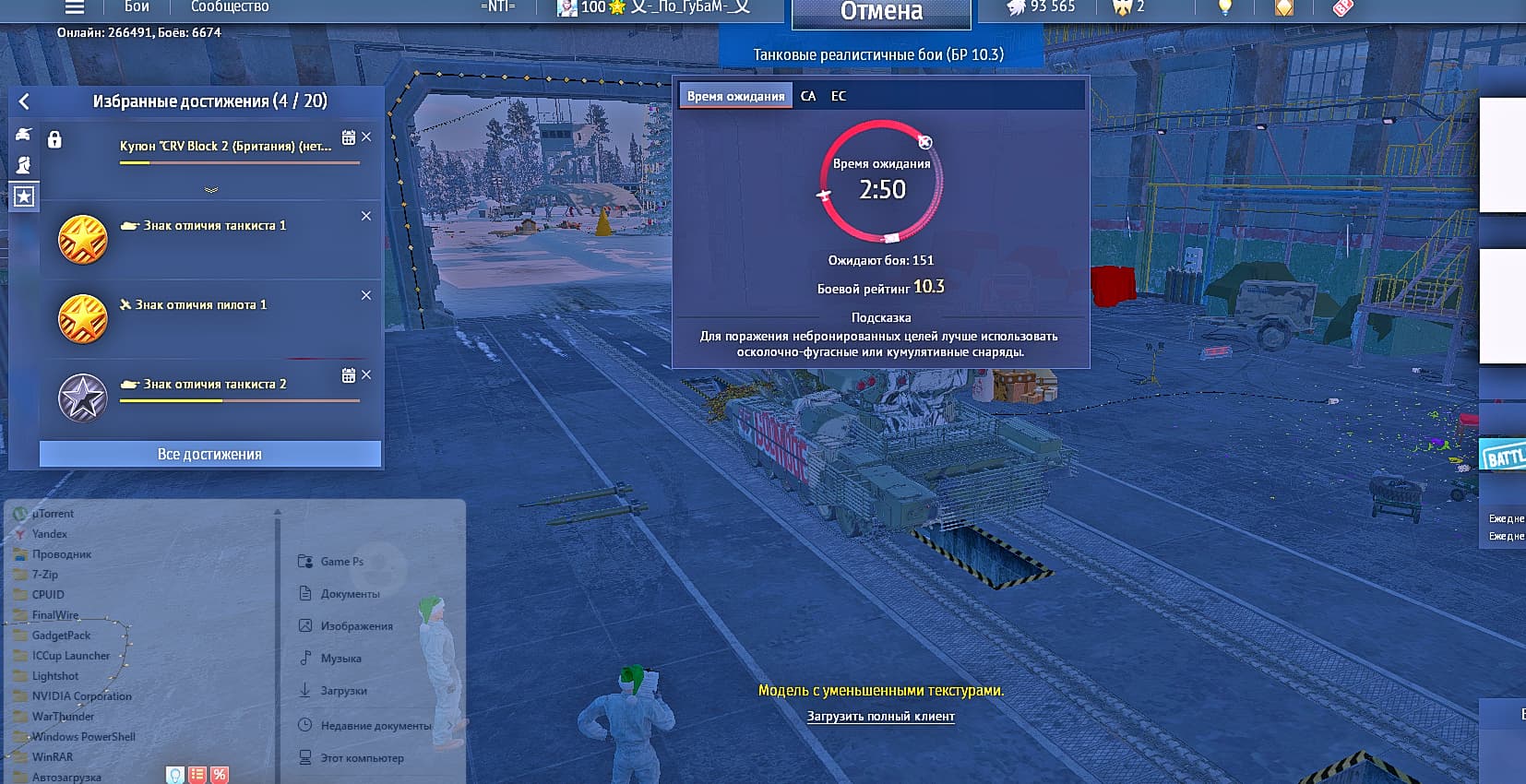Toggle the starred achievements filter
The width and height of the screenshot is (1526, 784).
(24, 196)
